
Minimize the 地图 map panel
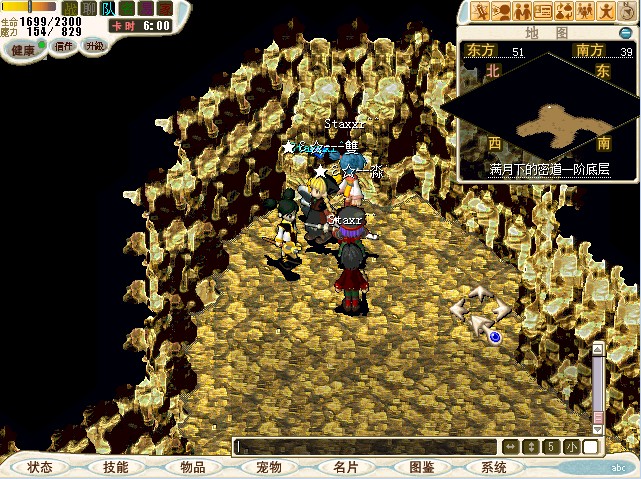tap(625, 33)
